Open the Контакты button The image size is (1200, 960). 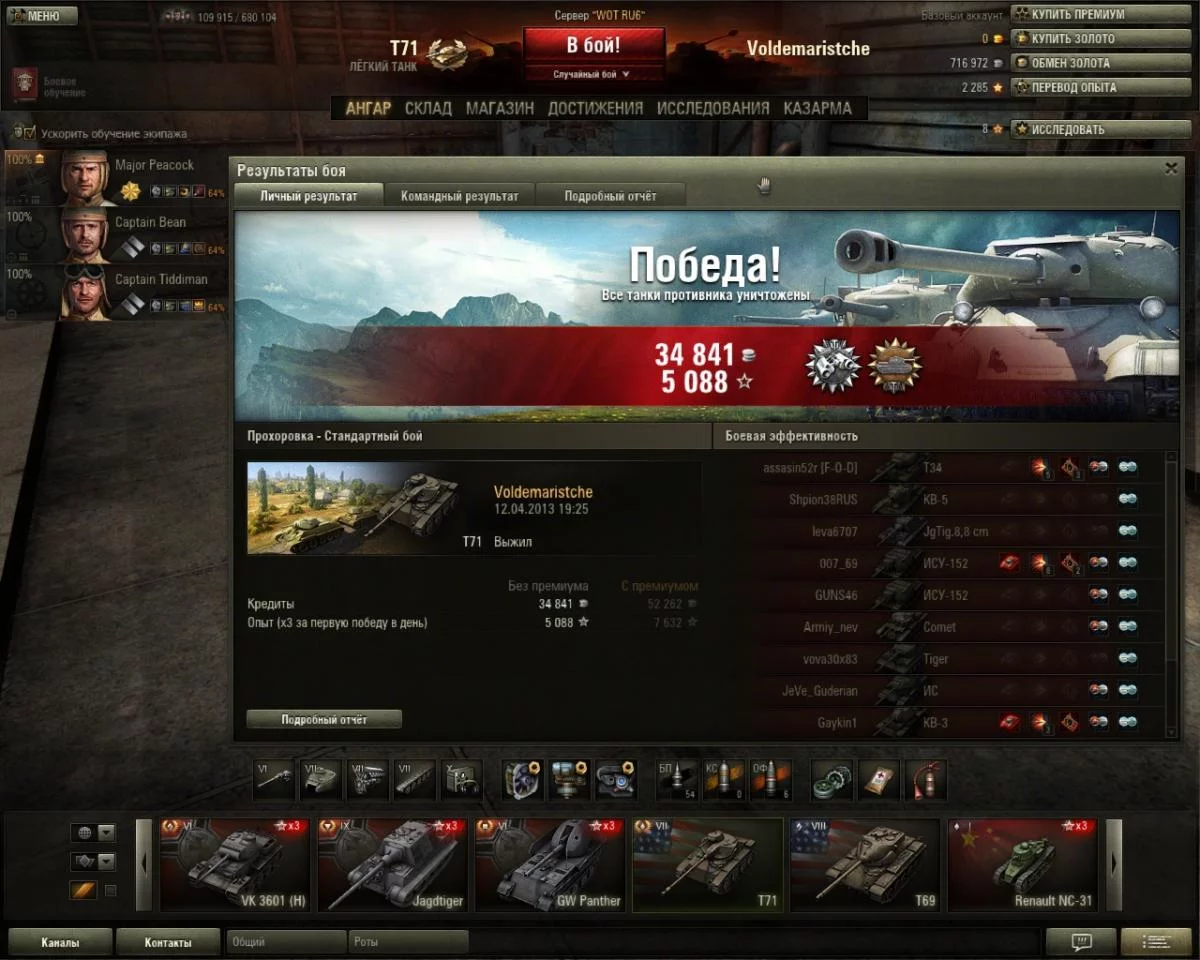[x=167, y=942]
